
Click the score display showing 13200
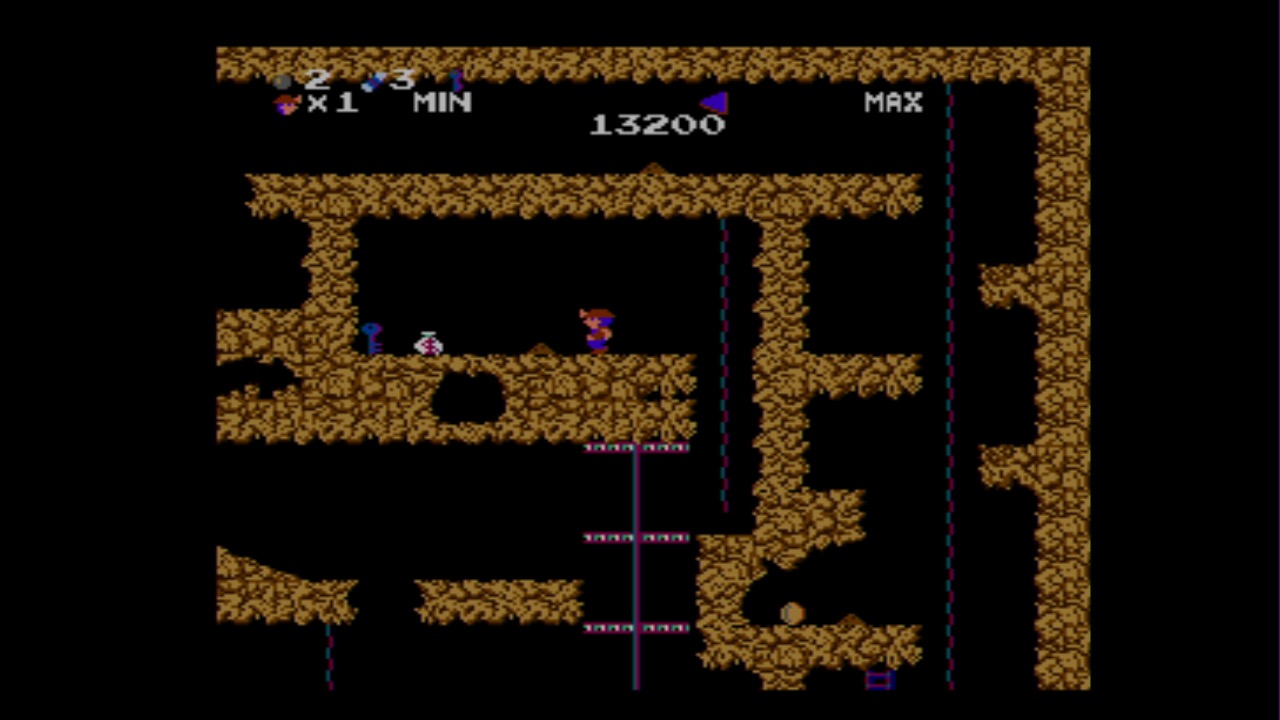[x=657, y=123]
